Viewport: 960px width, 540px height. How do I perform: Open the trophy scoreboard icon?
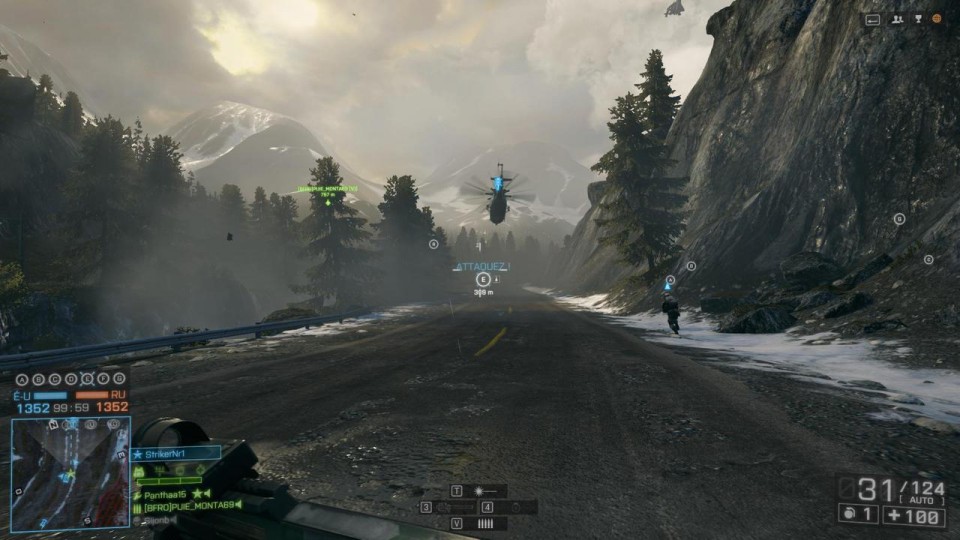pyautogui.click(x=916, y=19)
